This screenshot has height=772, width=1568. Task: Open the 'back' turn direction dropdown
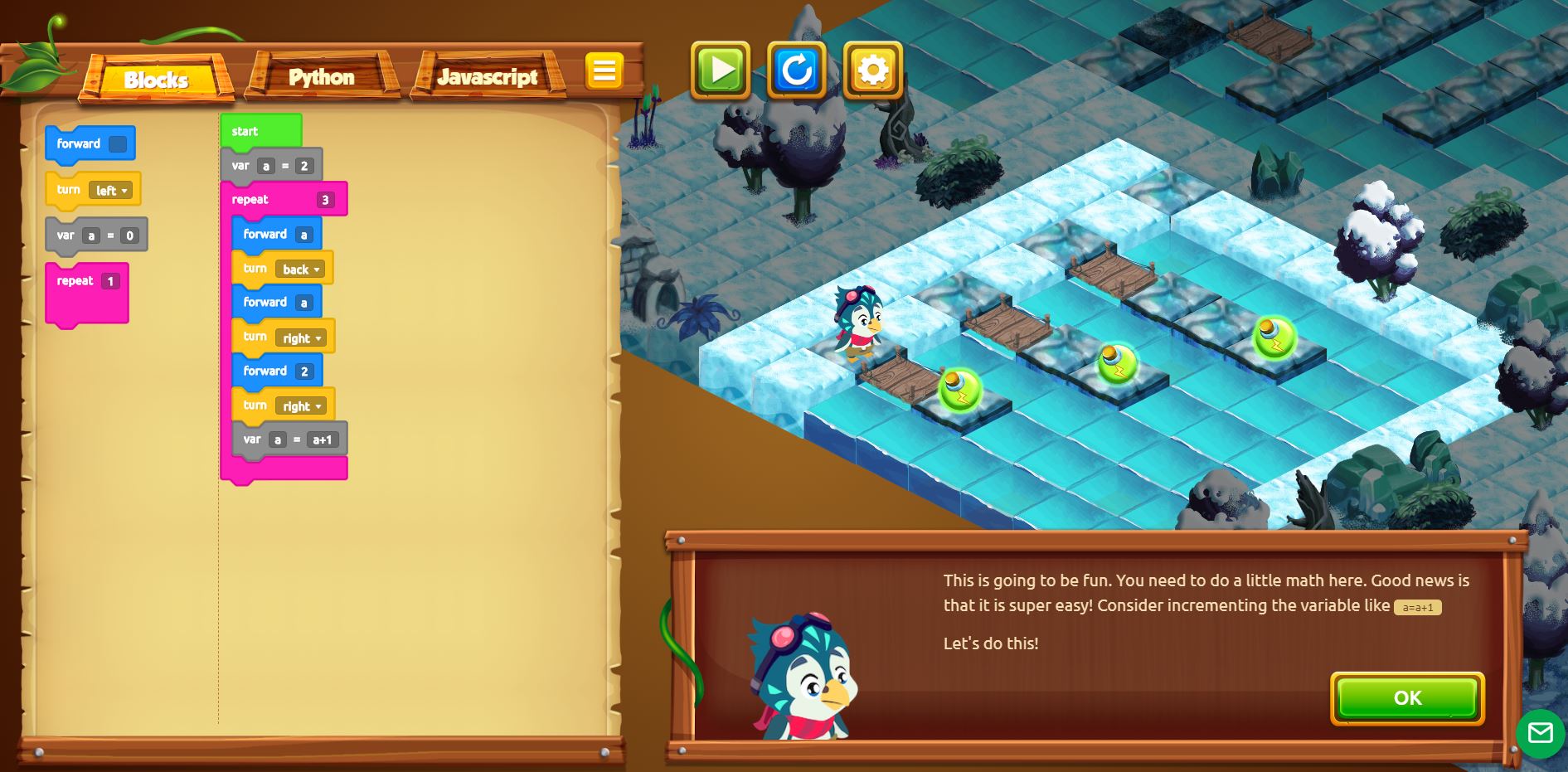[x=301, y=269]
